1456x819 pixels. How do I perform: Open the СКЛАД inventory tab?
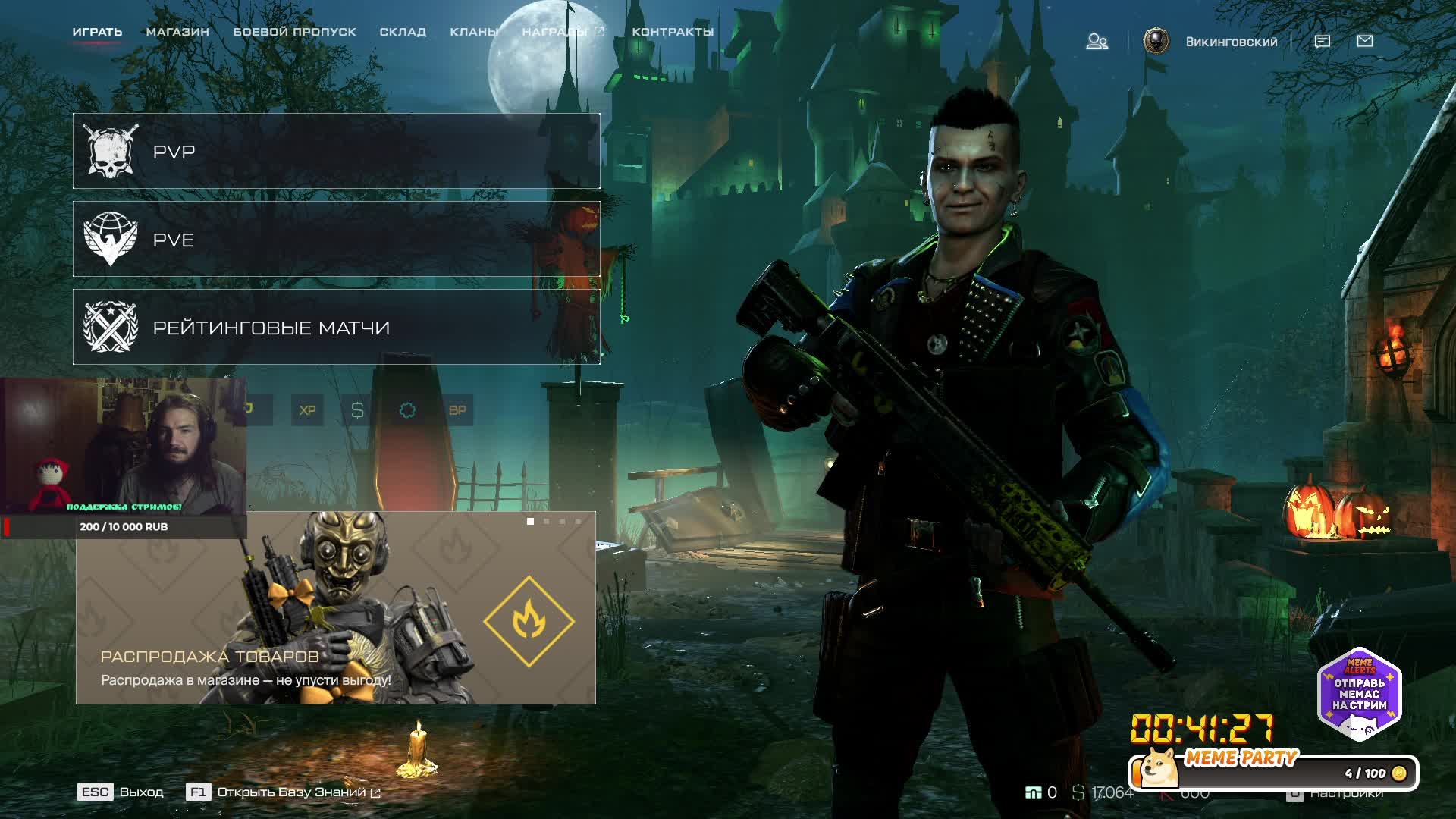[x=403, y=32]
